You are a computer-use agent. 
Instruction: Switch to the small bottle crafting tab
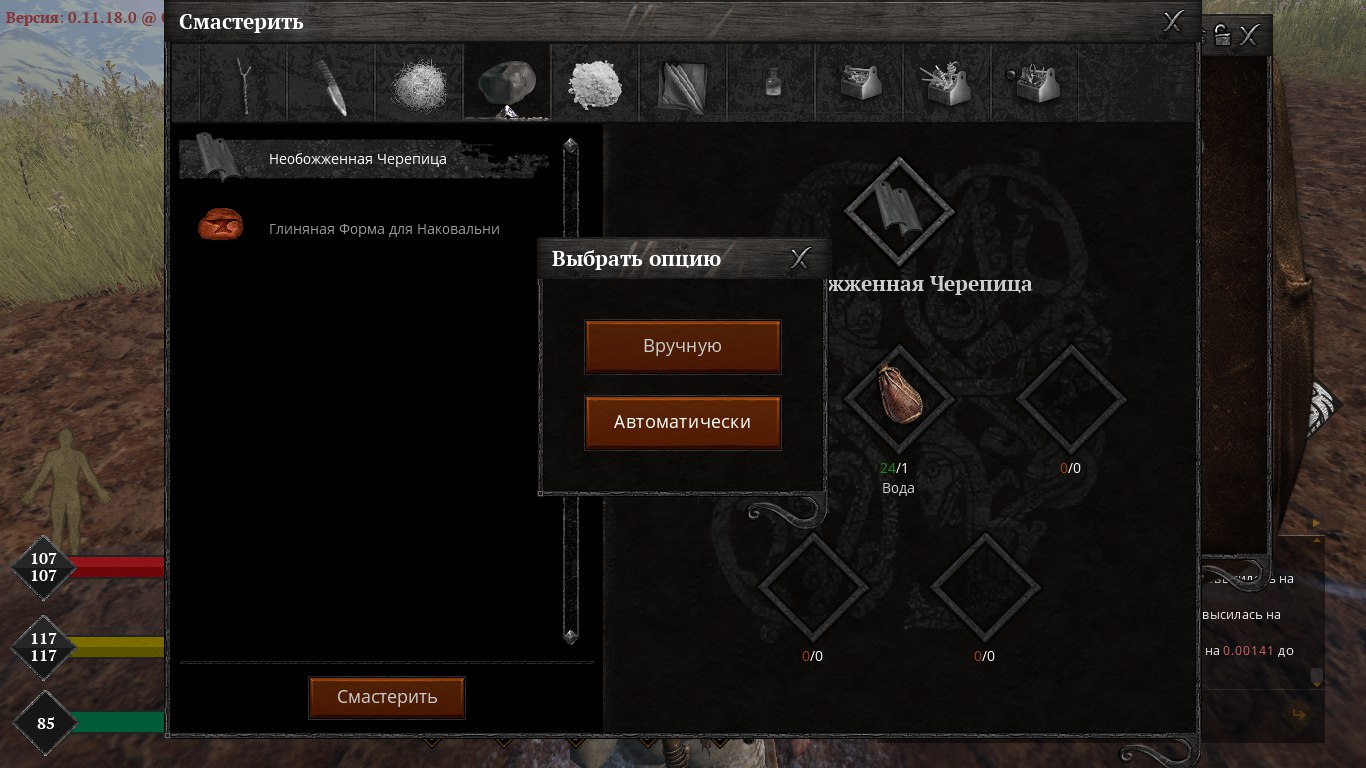(771, 84)
